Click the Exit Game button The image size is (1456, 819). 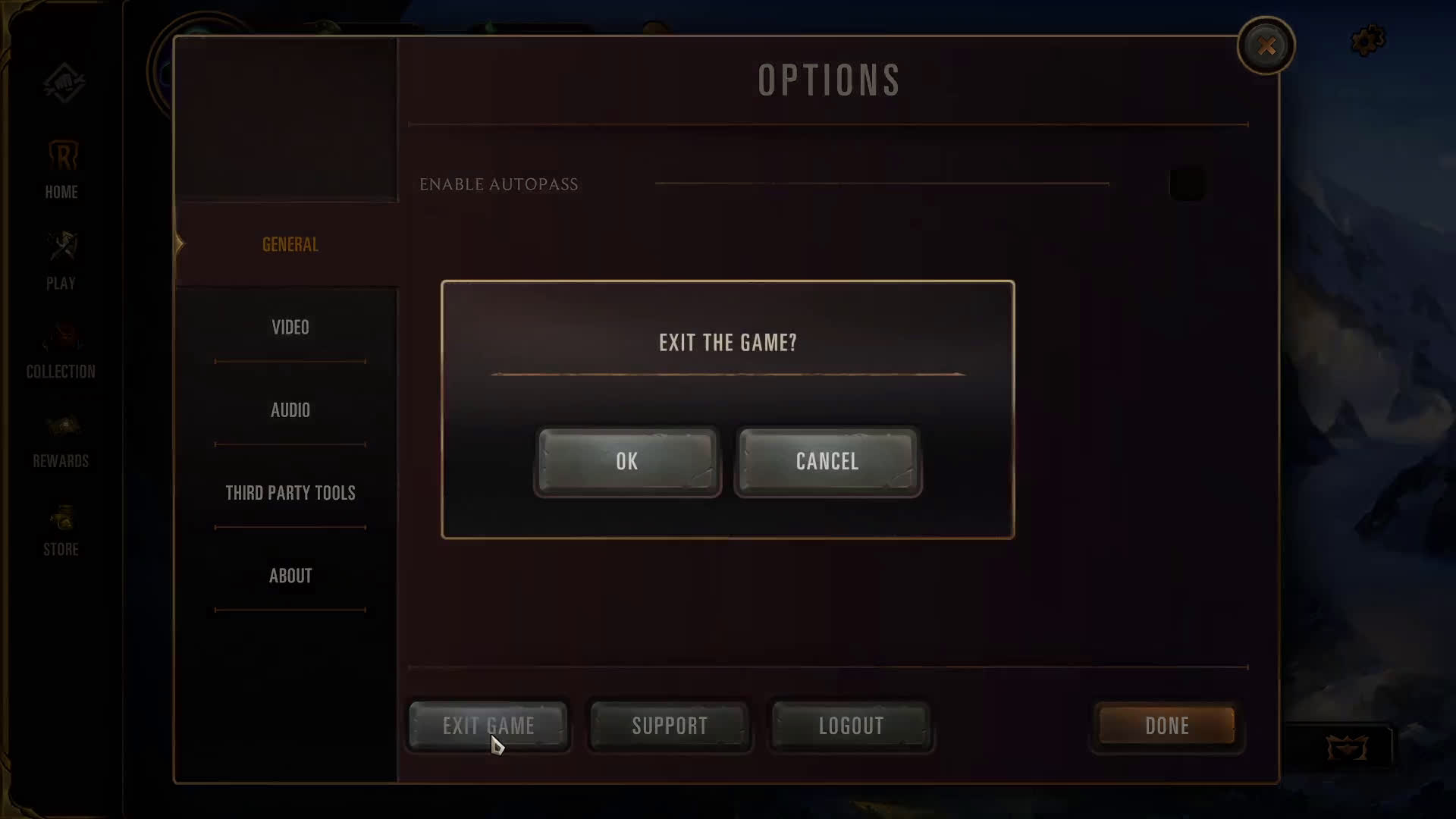[488, 726]
